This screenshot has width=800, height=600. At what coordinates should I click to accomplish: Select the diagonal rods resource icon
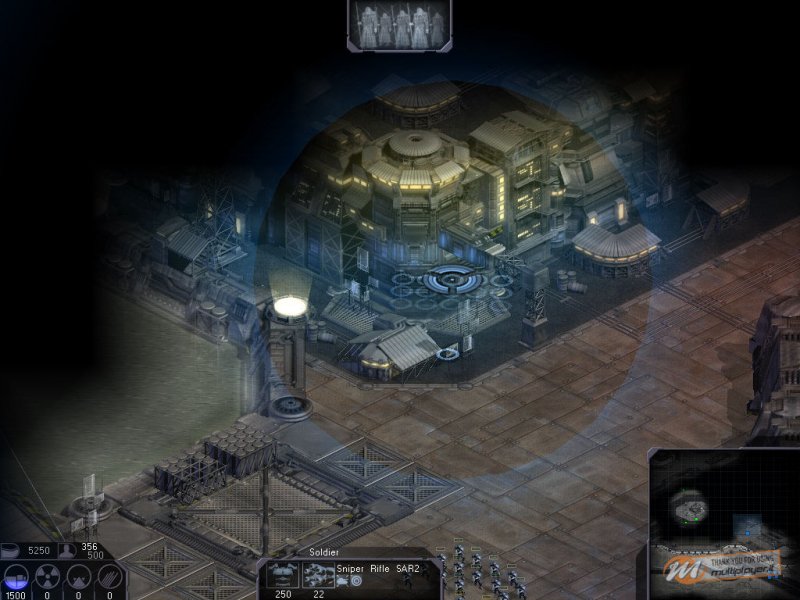click(x=110, y=578)
